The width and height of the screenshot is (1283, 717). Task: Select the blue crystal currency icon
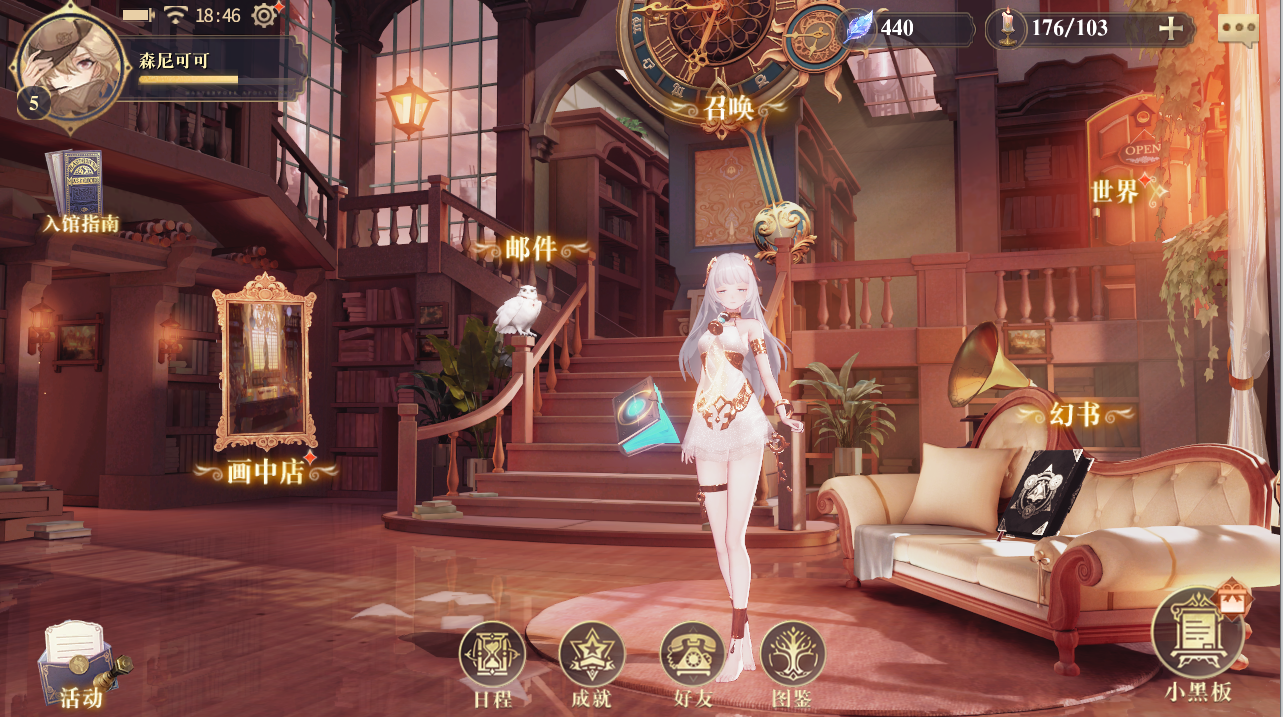click(858, 28)
